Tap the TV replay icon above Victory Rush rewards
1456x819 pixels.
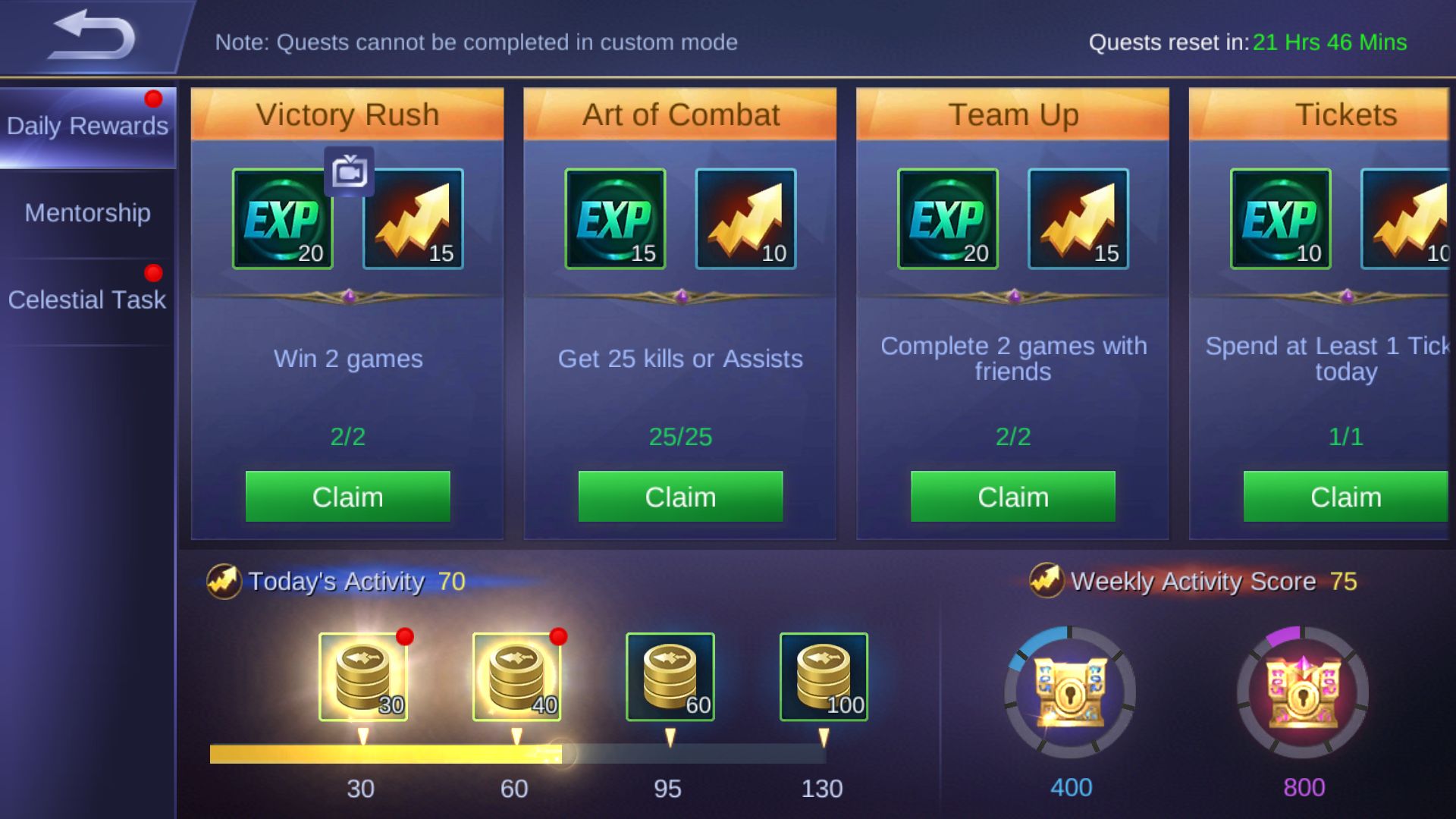point(350,172)
